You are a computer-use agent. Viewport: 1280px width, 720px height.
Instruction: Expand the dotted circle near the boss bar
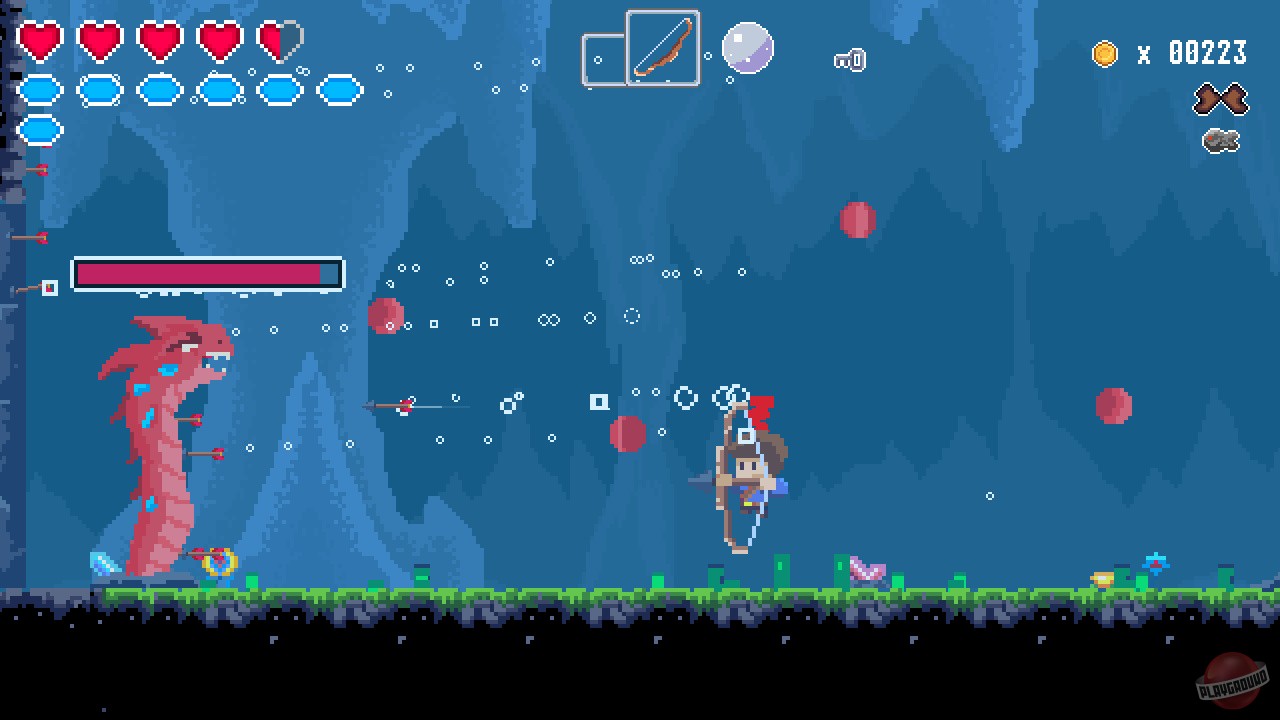pyautogui.click(x=630, y=315)
